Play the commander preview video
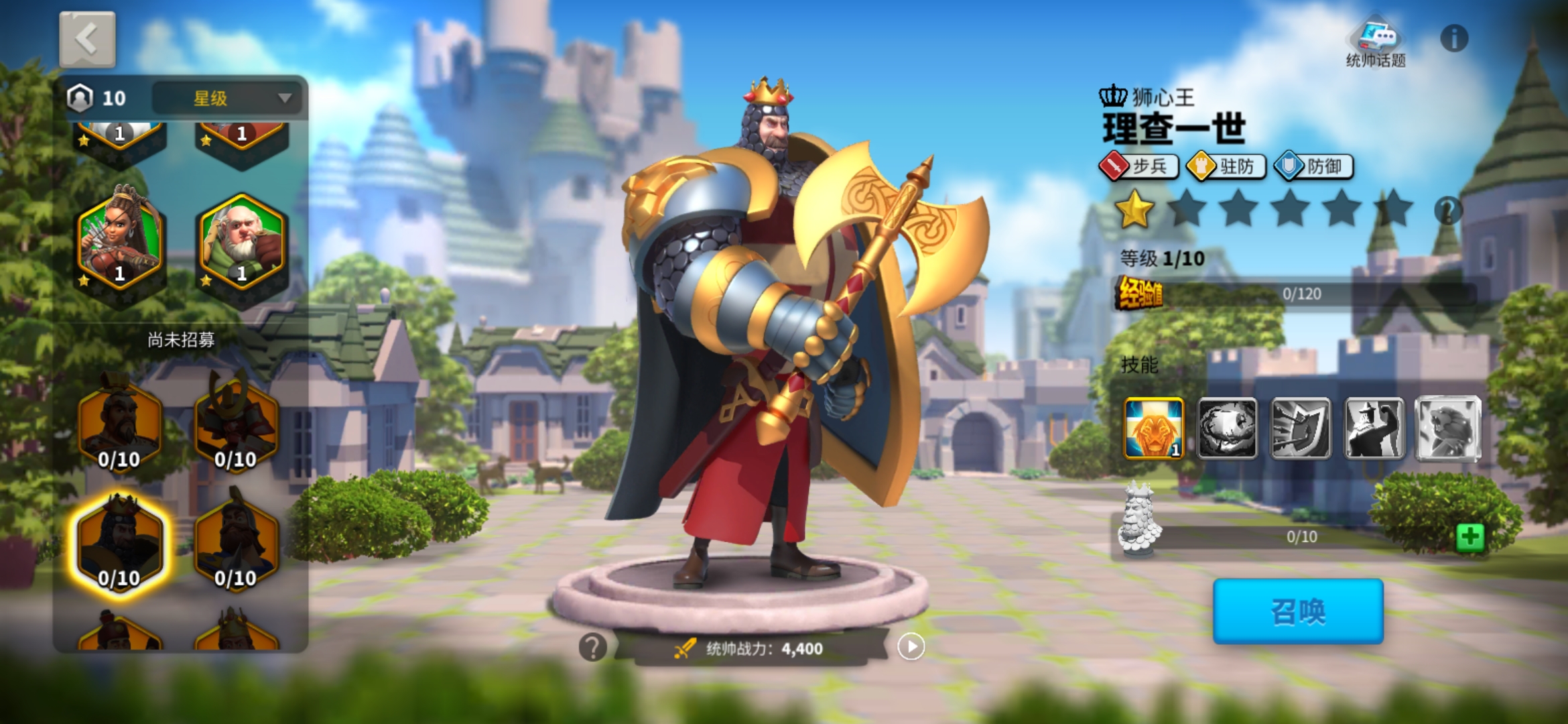This screenshot has height=724, width=1568. [911, 647]
